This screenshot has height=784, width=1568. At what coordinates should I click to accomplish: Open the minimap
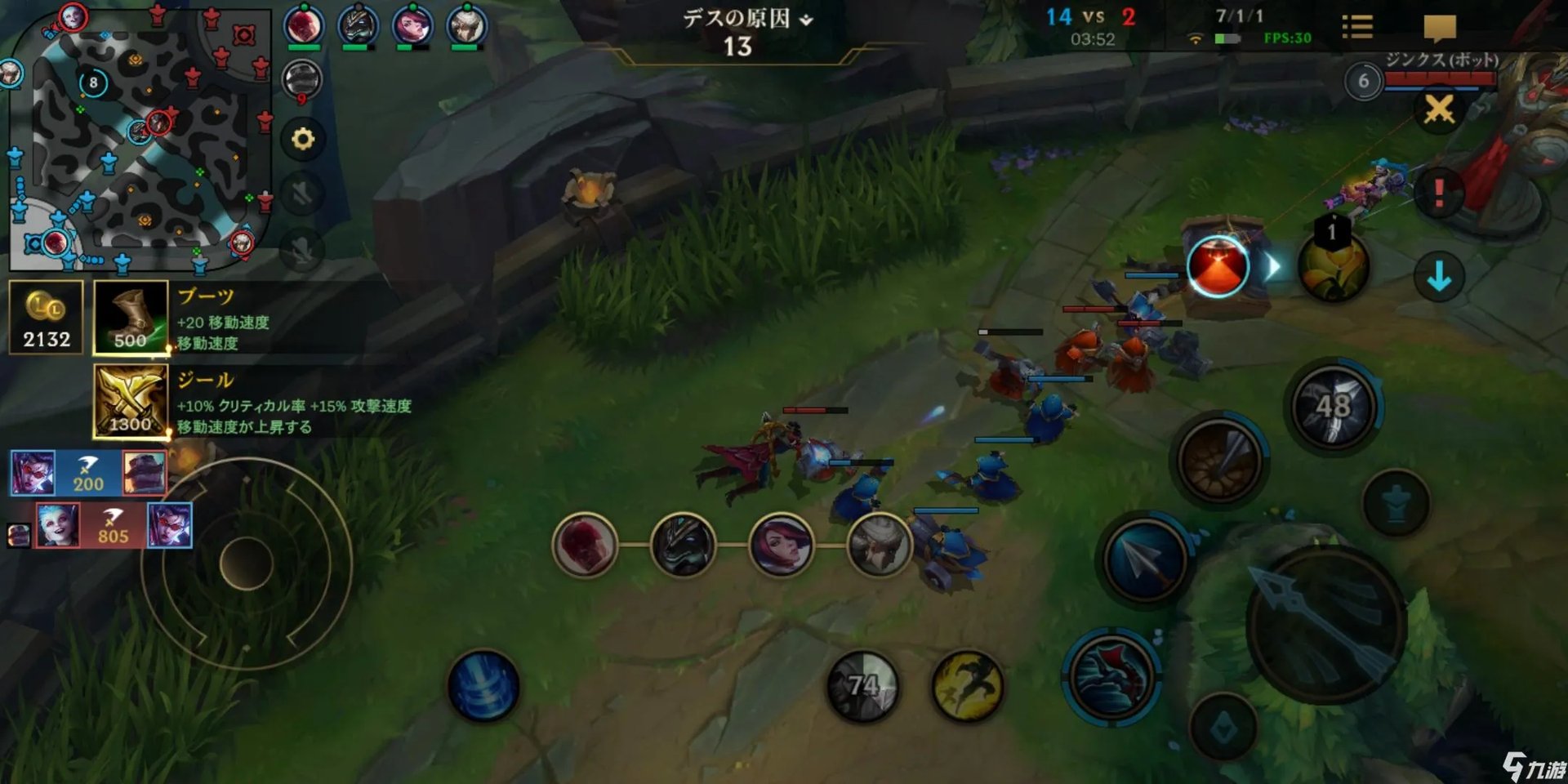[139, 139]
